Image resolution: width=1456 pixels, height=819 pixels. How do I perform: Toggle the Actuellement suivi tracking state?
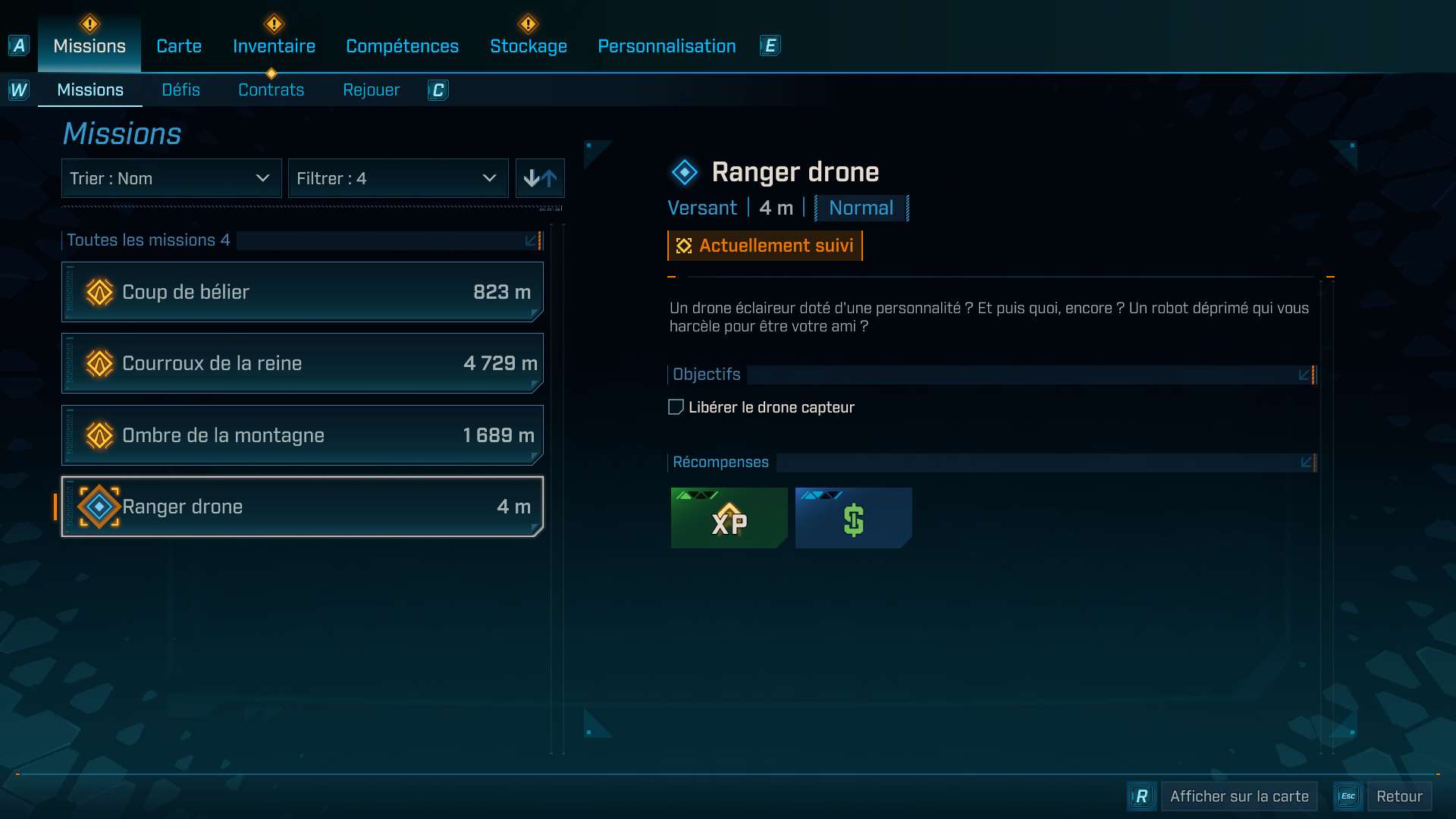click(764, 245)
